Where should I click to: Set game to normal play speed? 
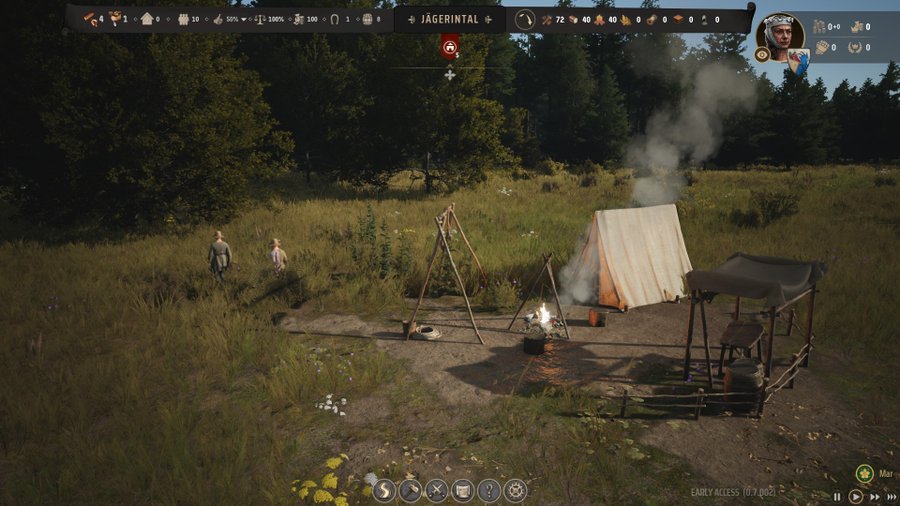click(856, 496)
